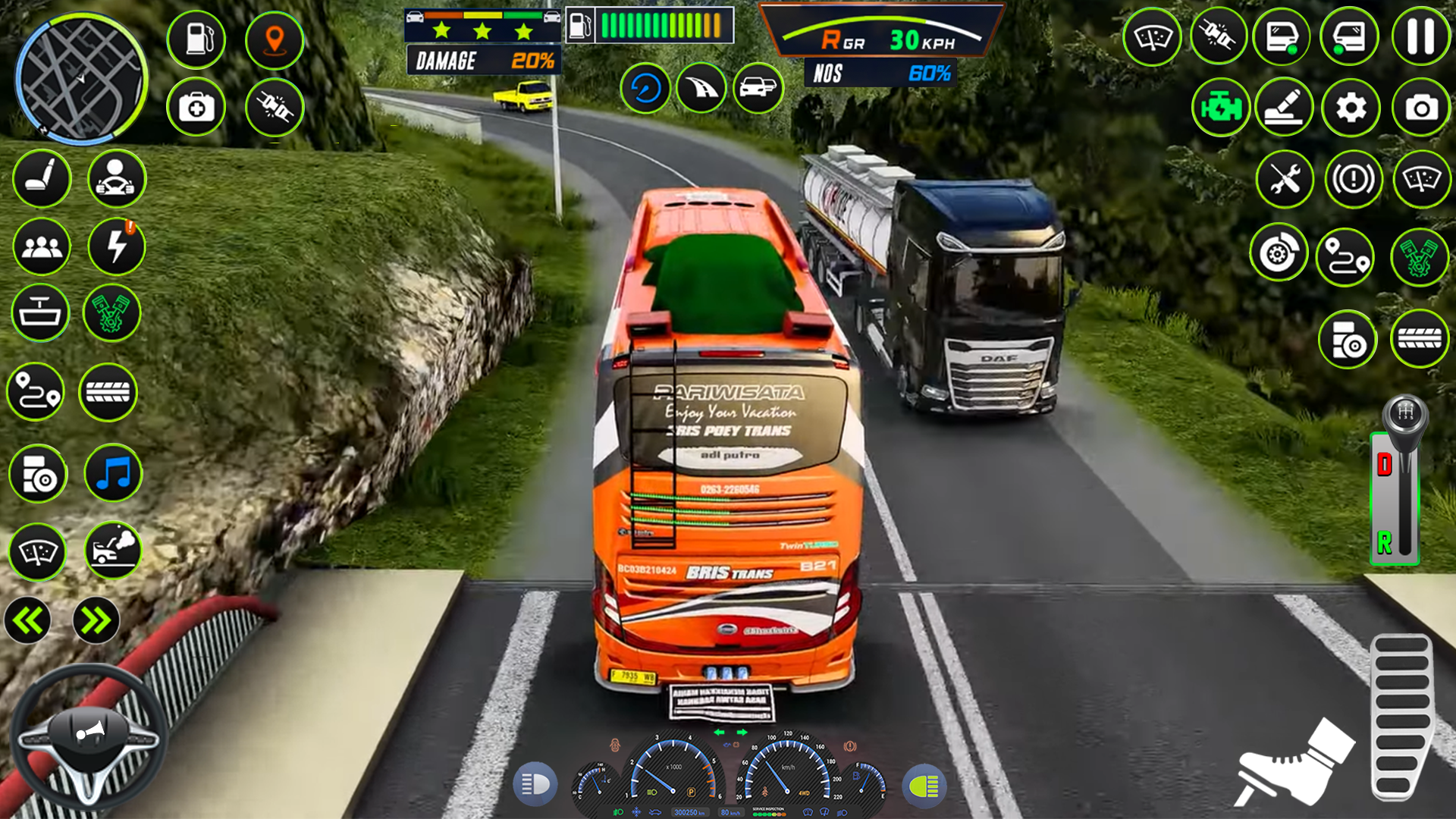The height and width of the screenshot is (819, 1456).
Task: Click the right double-arrow indicator button
Action: click(96, 621)
